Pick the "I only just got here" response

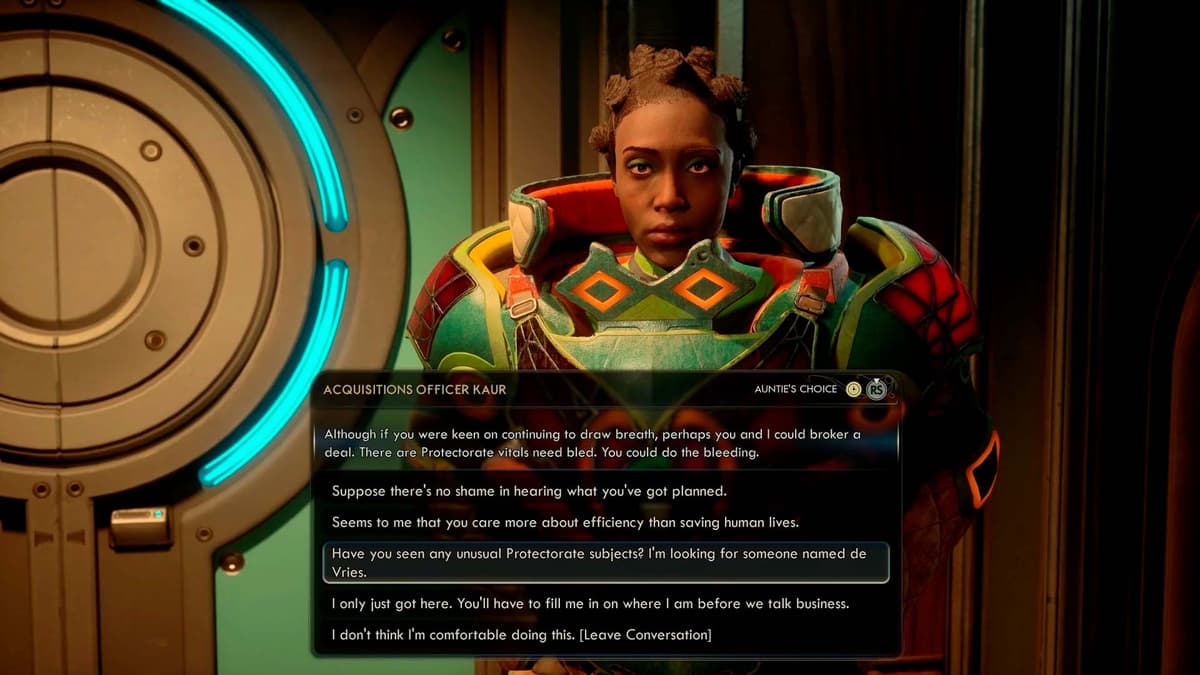(590, 604)
